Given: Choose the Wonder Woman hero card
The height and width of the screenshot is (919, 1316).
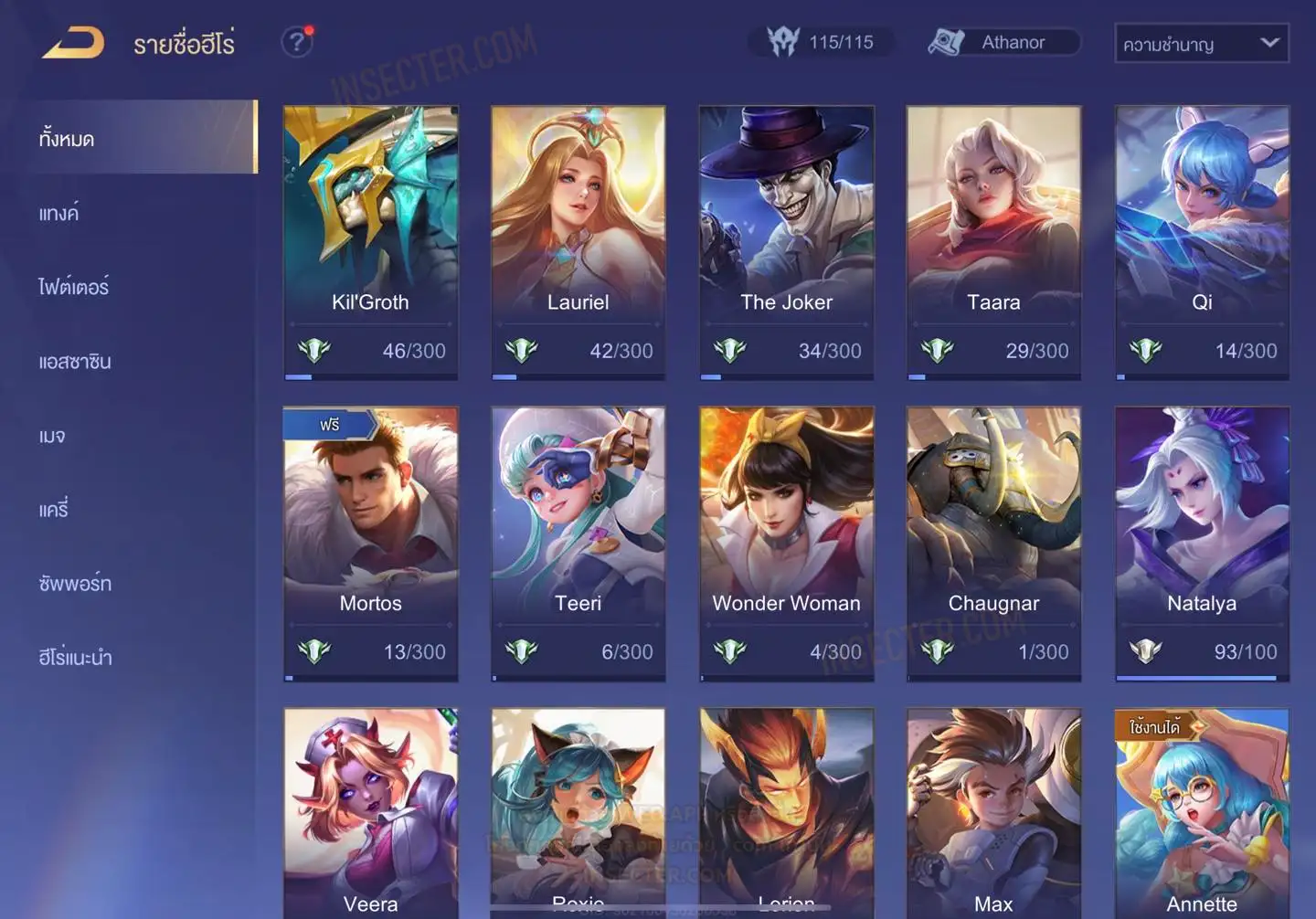Looking at the screenshot, I should point(786,543).
